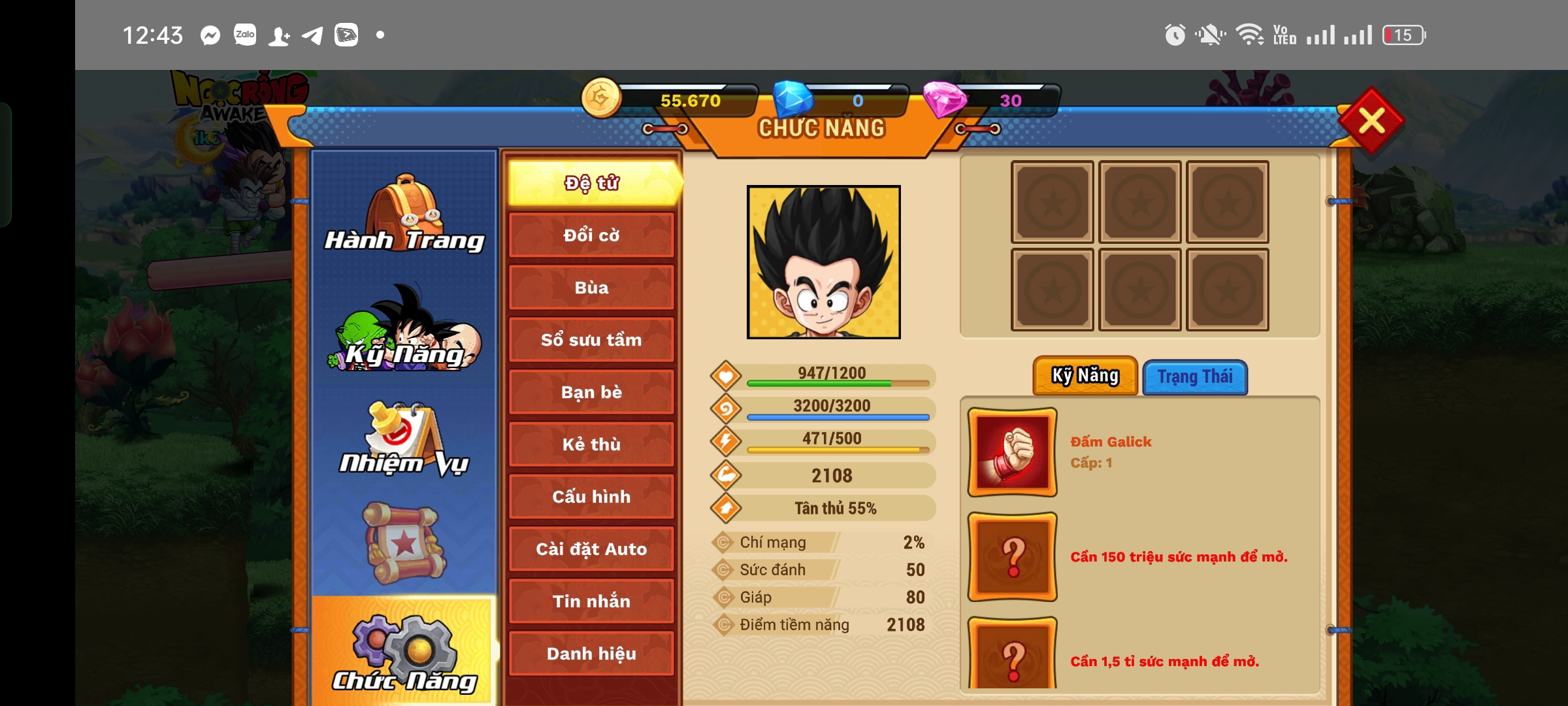Select Đổi cờ from the list
1568x706 pixels.
pos(591,235)
